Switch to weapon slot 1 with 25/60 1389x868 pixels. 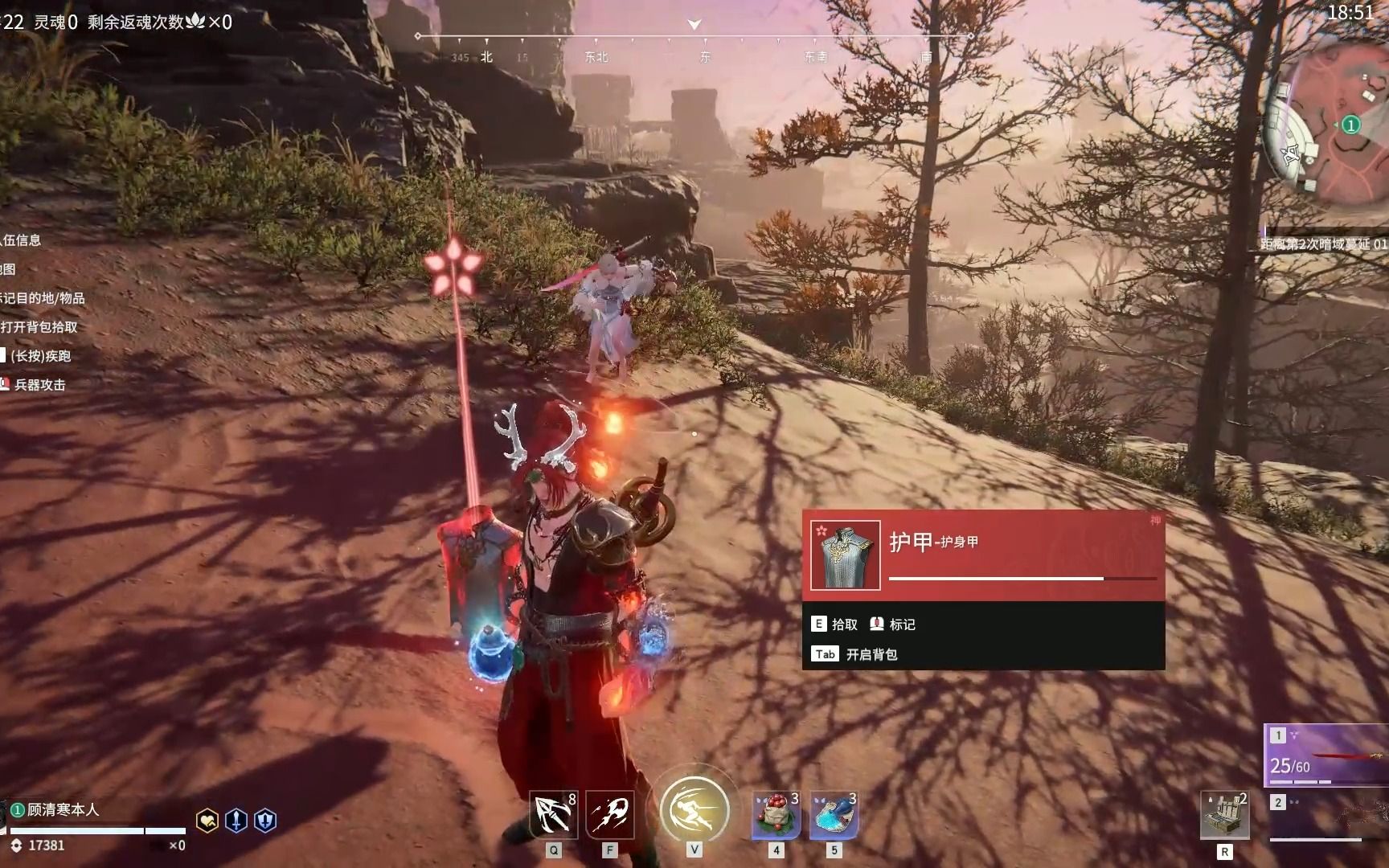(x=1328, y=755)
